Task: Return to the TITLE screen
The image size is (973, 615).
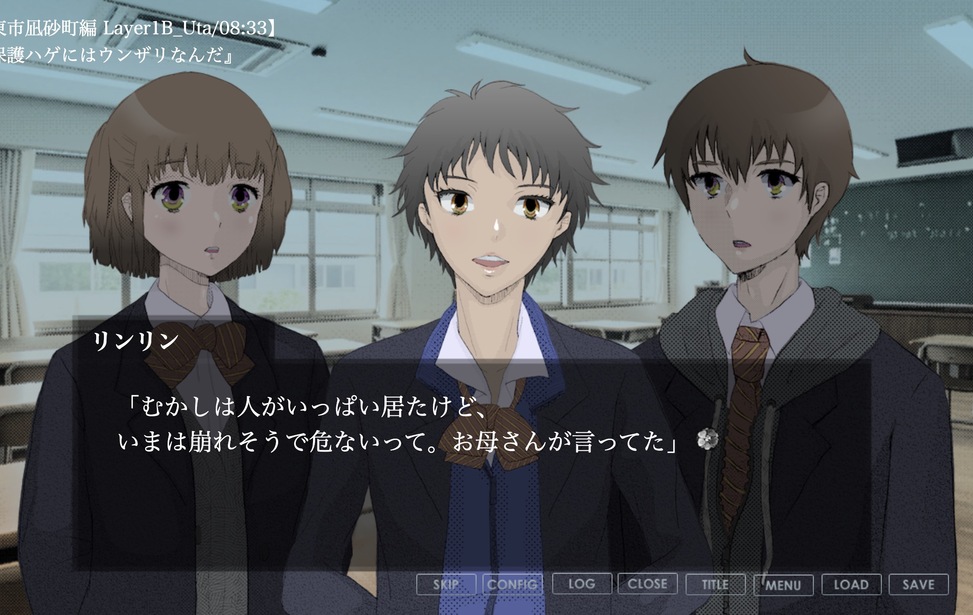Action: (715, 584)
